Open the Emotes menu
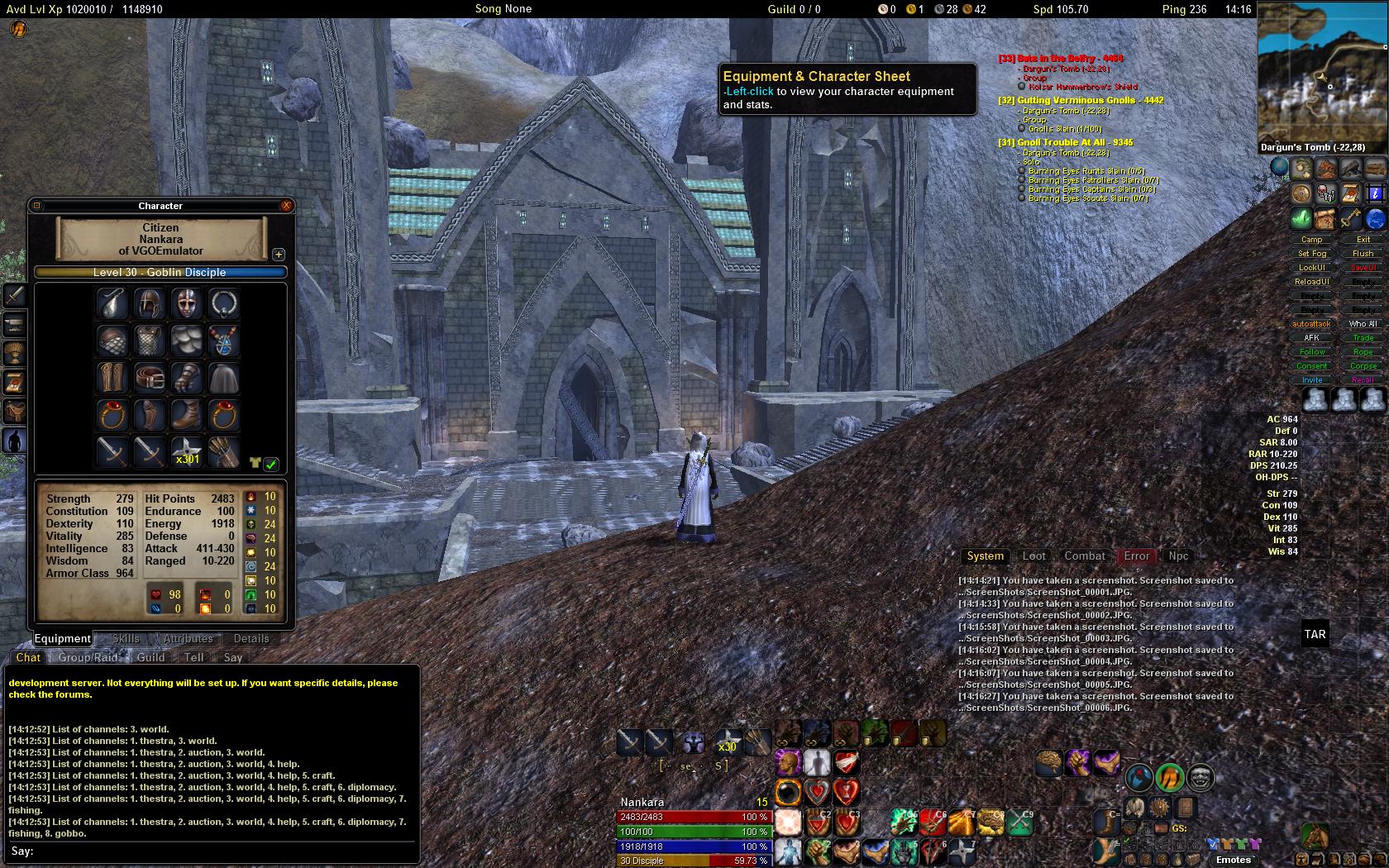This screenshot has width=1389, height=868. click(1234, 860)
